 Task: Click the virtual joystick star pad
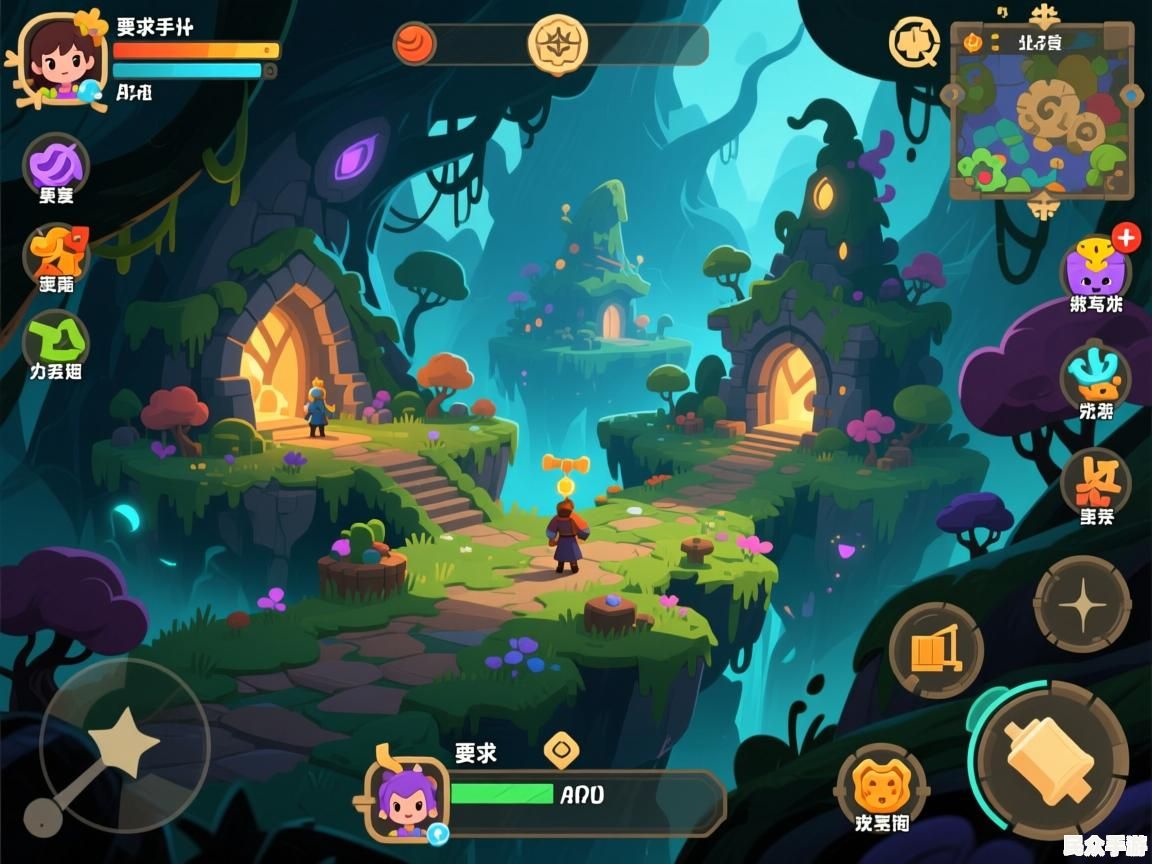tap(124, 746)
